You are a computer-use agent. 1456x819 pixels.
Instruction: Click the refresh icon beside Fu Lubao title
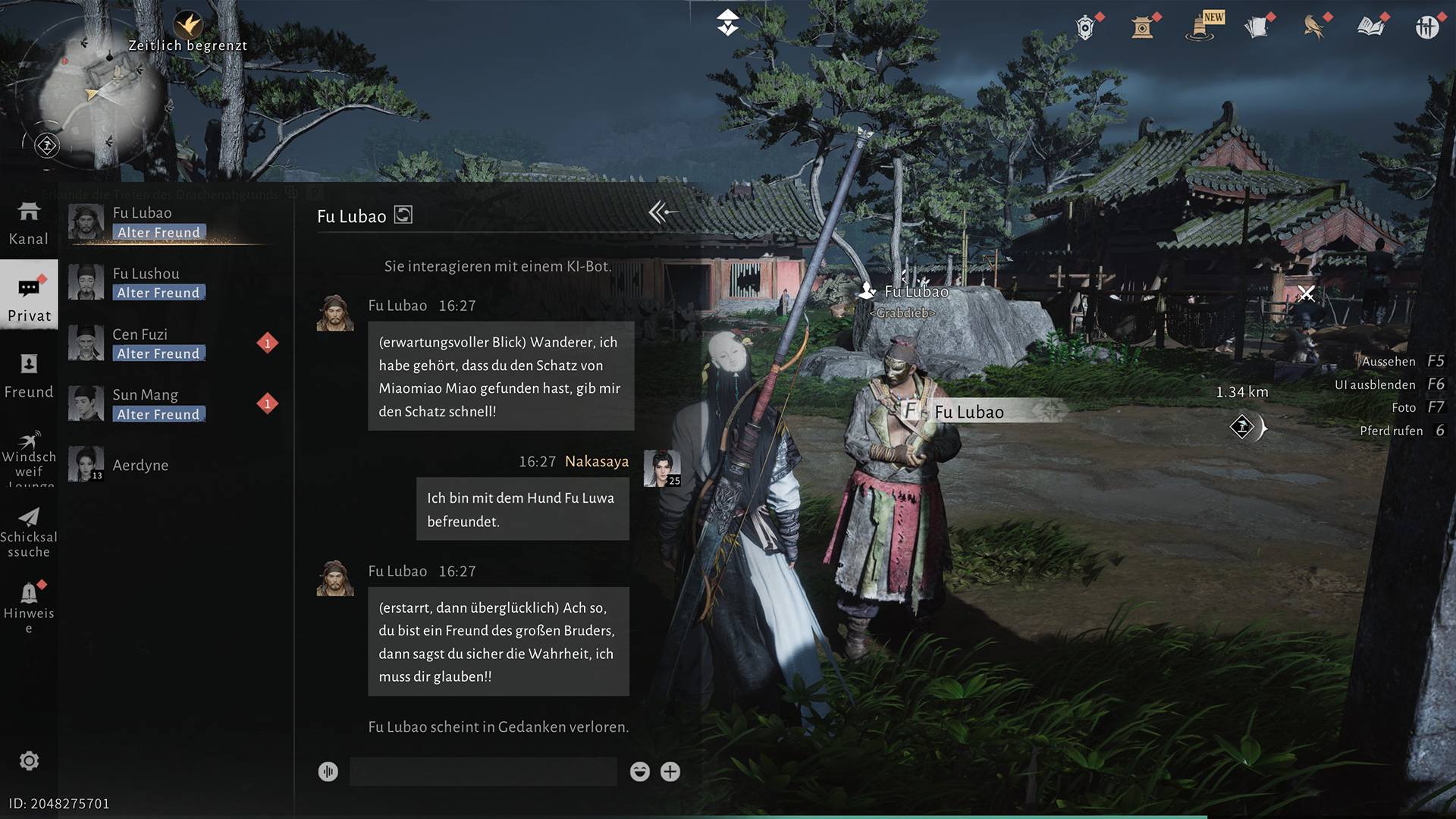[x=403, y=215]
